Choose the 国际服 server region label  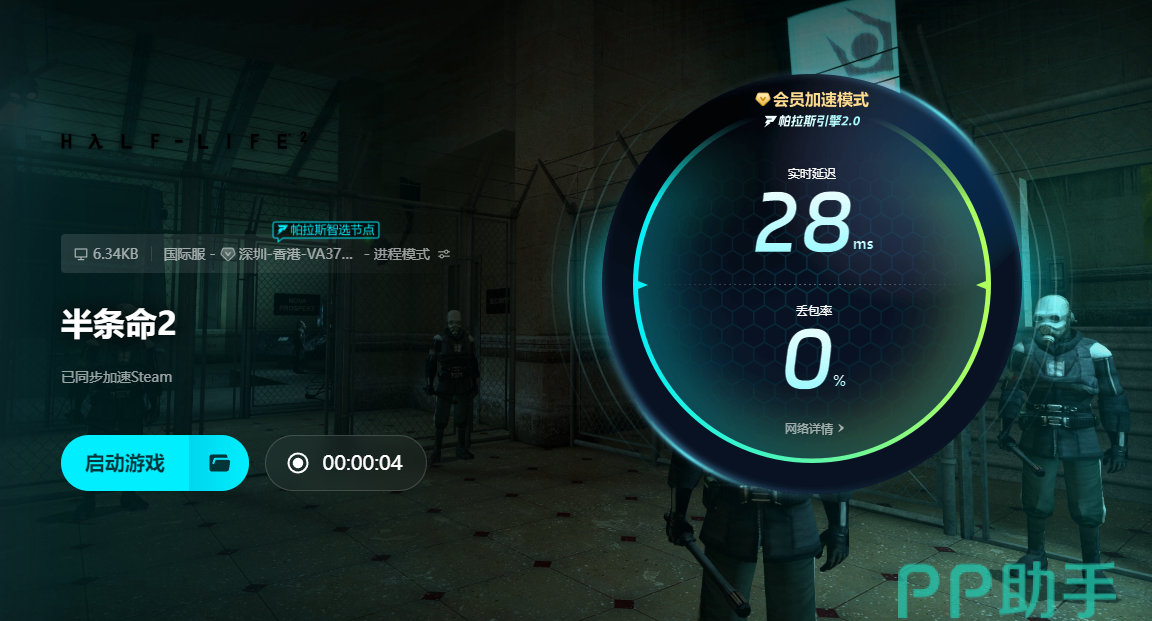click(x=183, y=254)
